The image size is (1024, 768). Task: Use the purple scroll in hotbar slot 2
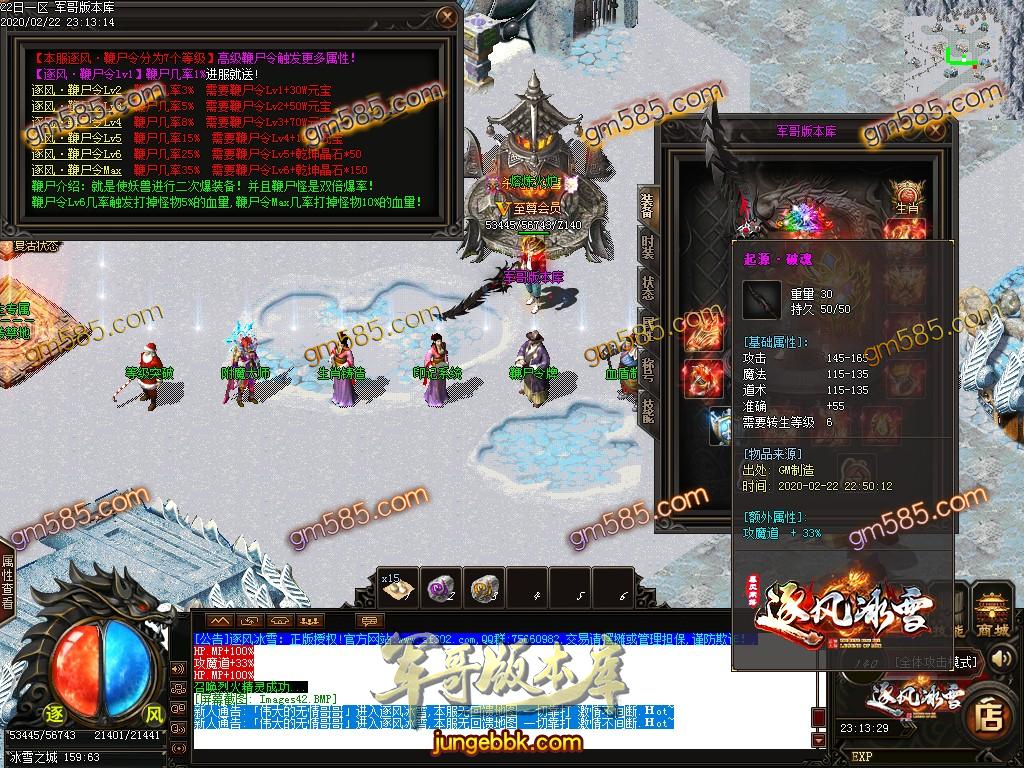(441, 590)
